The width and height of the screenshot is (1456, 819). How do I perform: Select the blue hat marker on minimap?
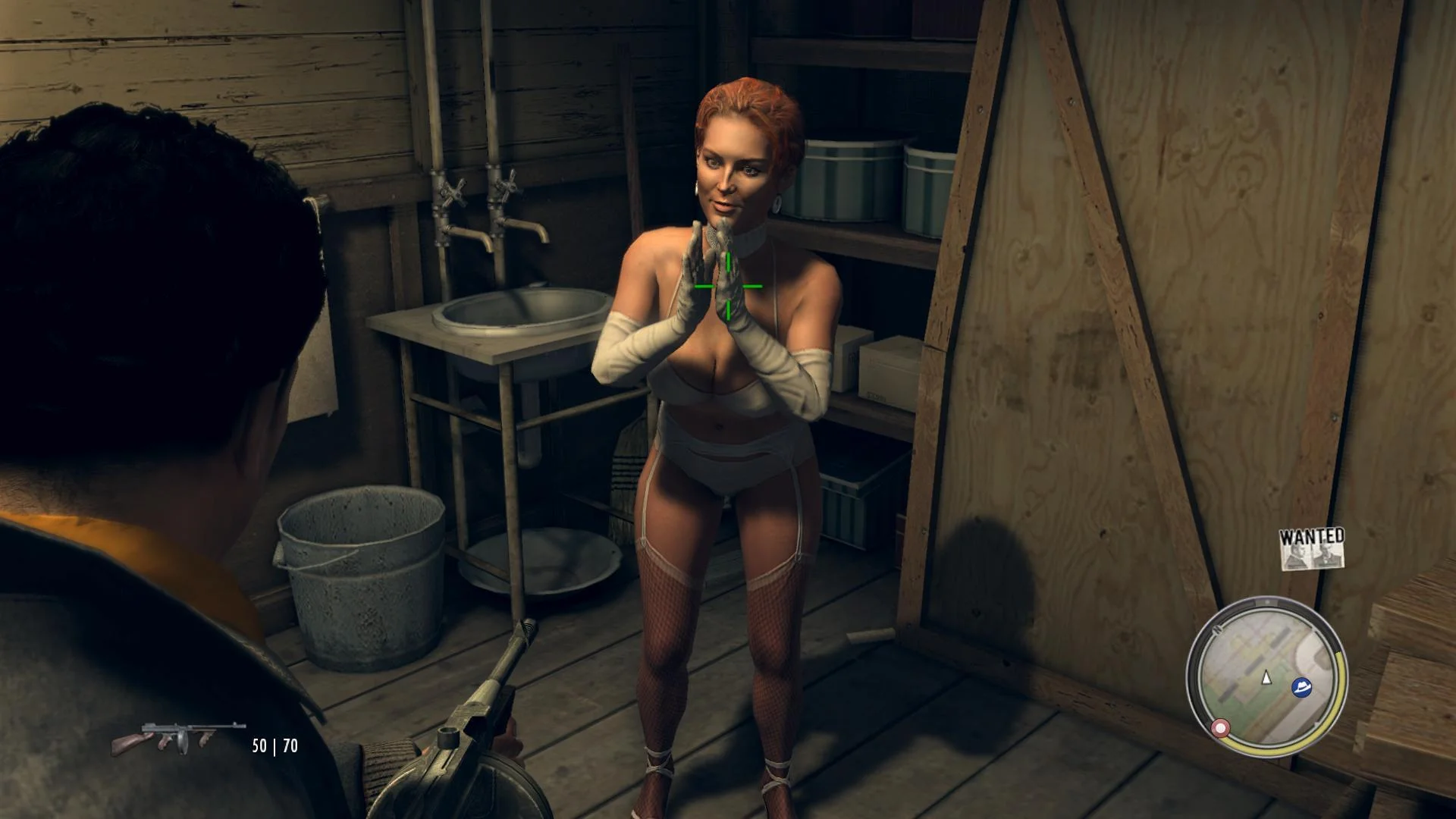click(1303, 687)
